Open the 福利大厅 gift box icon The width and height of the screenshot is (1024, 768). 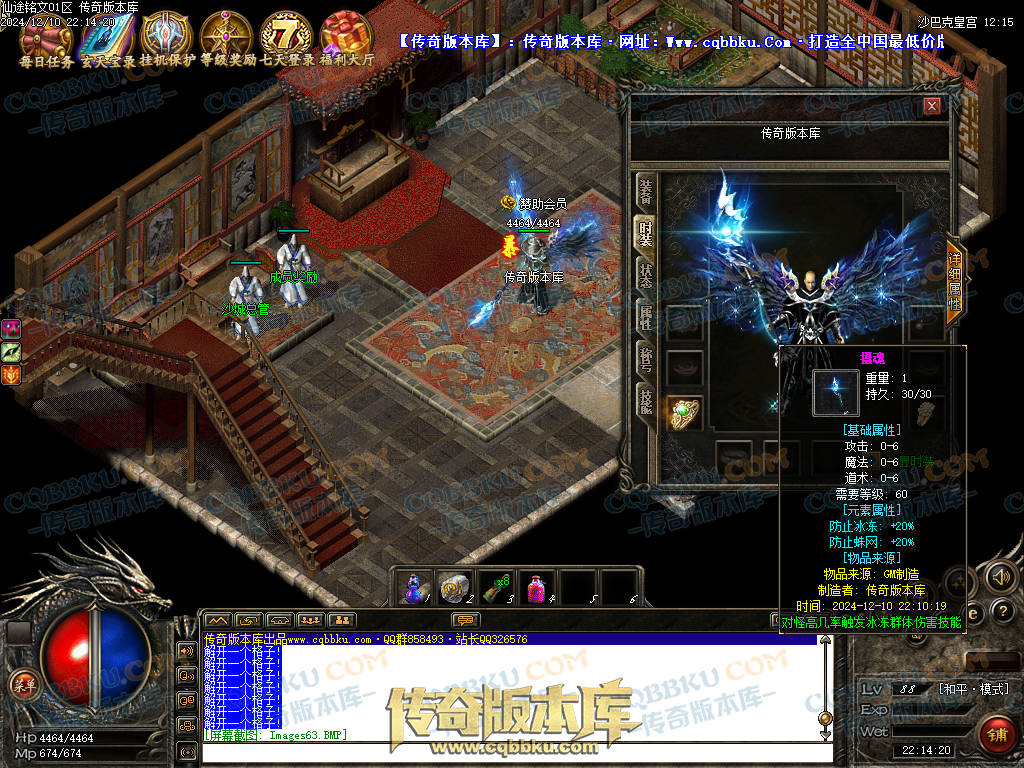click(347, 35)
